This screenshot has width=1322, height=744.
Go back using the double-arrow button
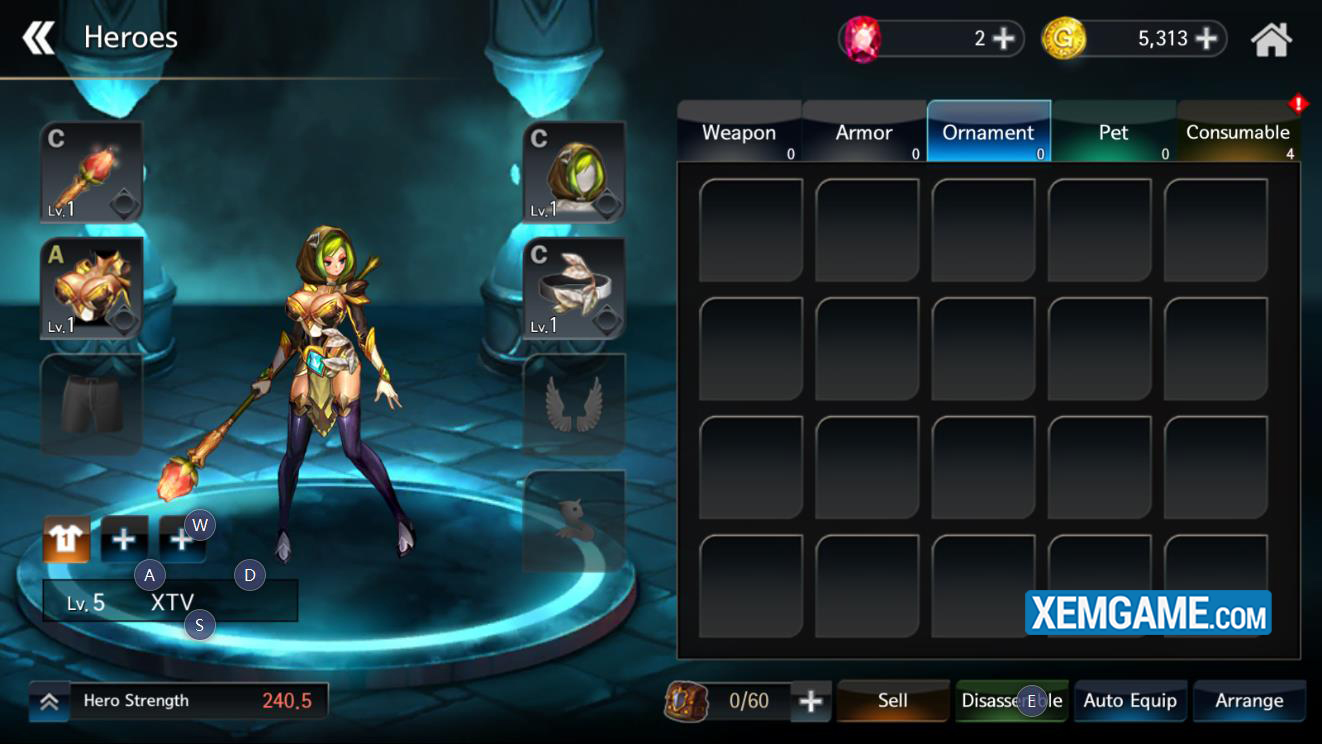point(38,38)
